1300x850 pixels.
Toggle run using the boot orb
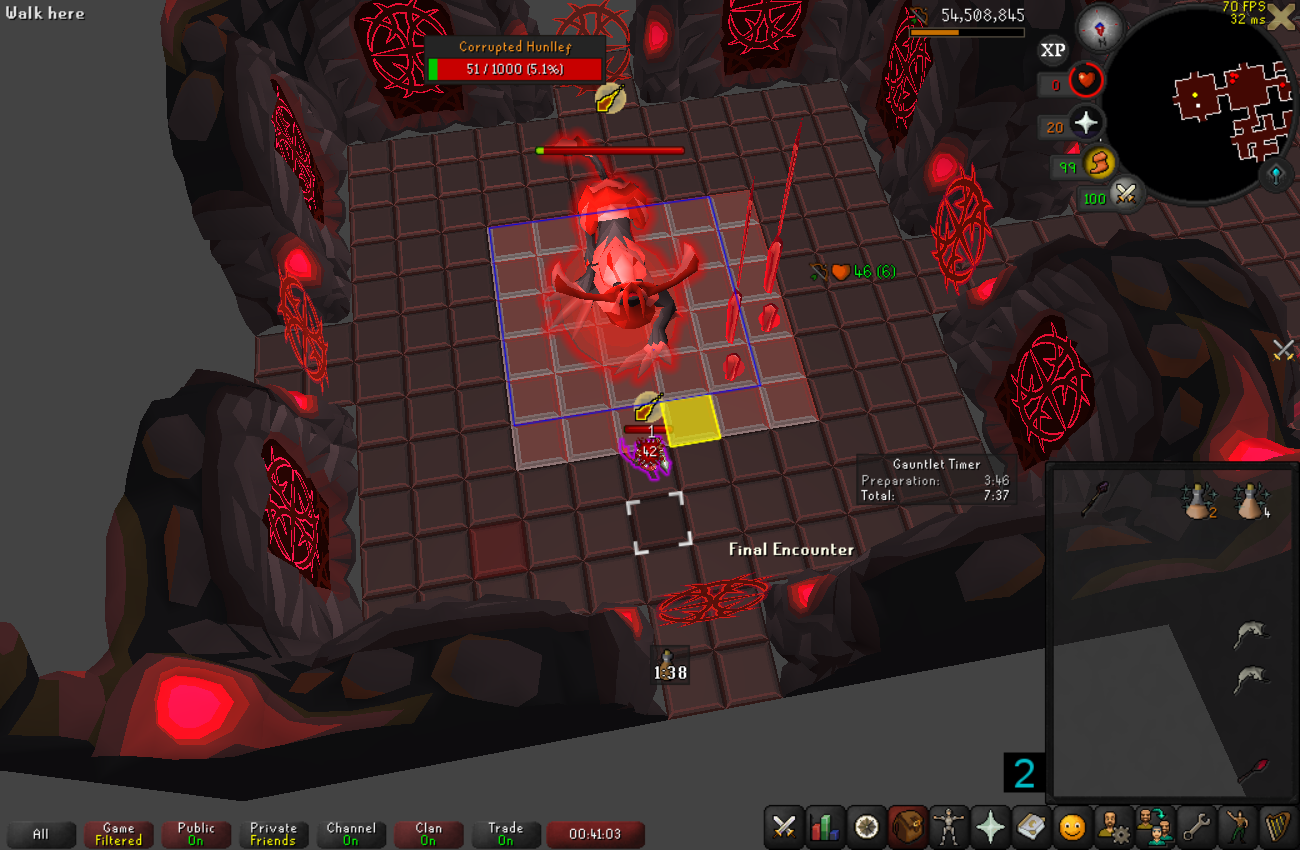(1100, 163)
